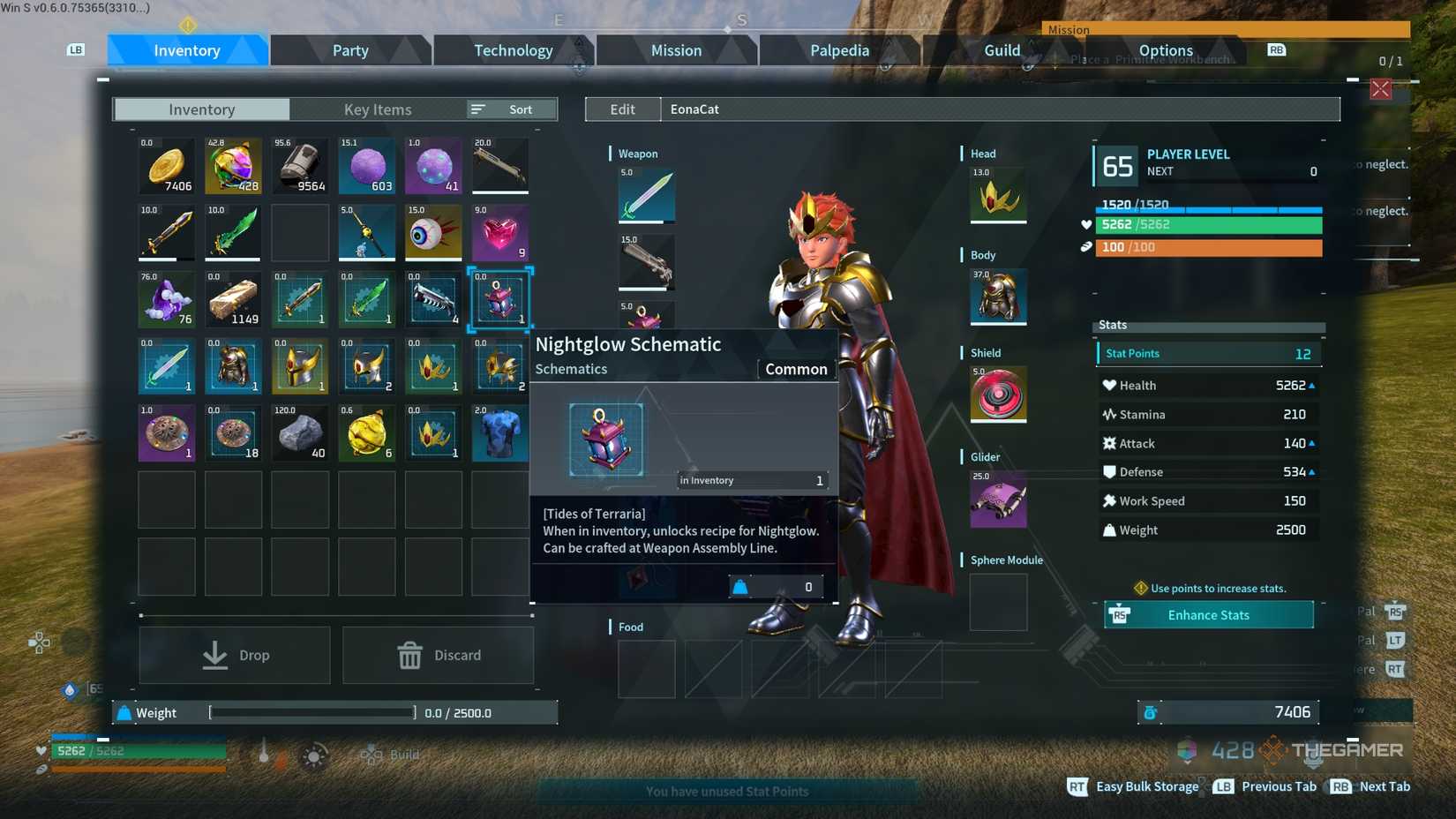1456x819 pixels.
Task: Select the Nightglow Schematic in the inventory grid
Action: click(499, 300)
